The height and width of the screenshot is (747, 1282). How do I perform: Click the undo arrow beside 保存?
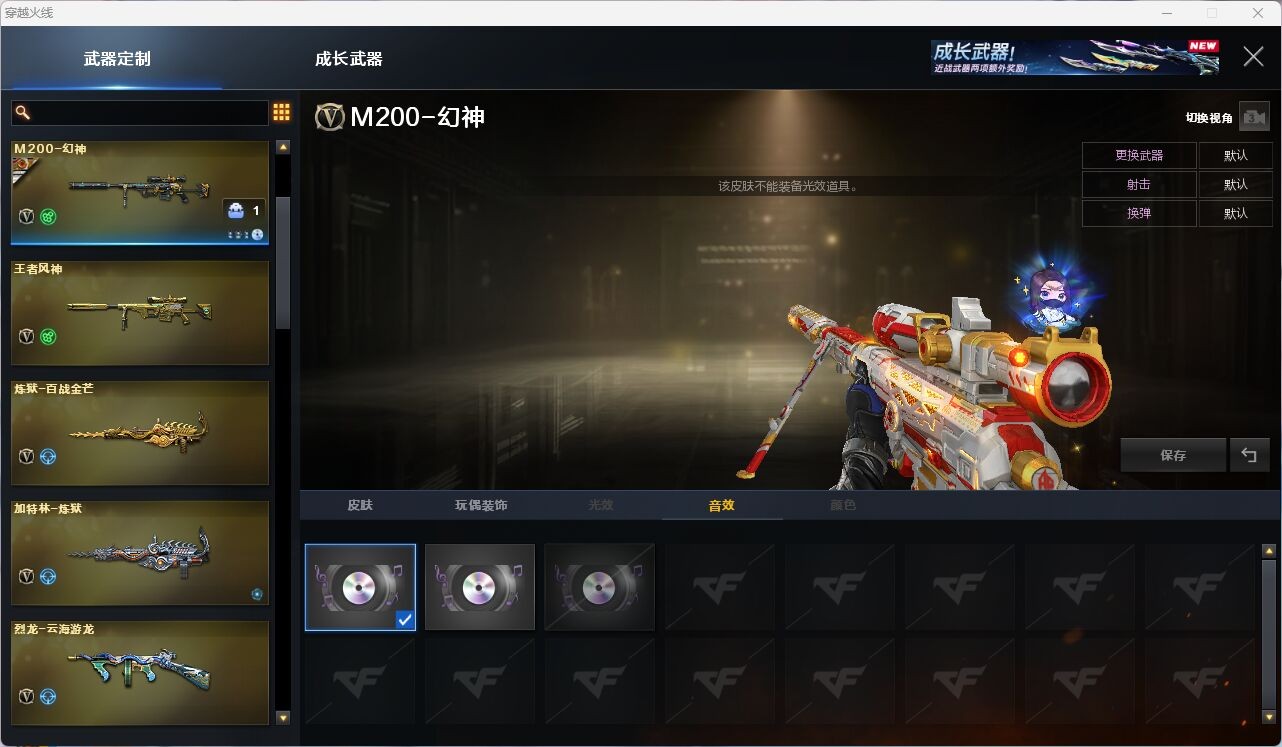pos(1249,455)
